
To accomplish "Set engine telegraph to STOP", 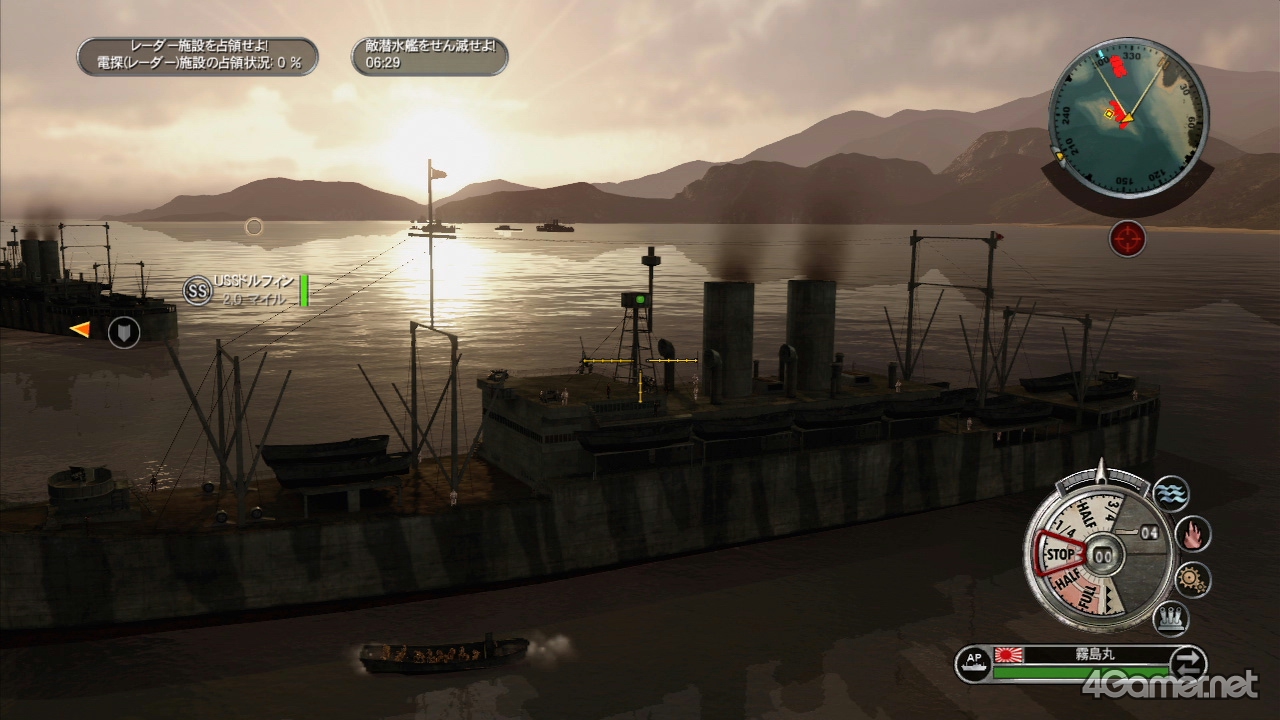I will [x=1058, y=554].
